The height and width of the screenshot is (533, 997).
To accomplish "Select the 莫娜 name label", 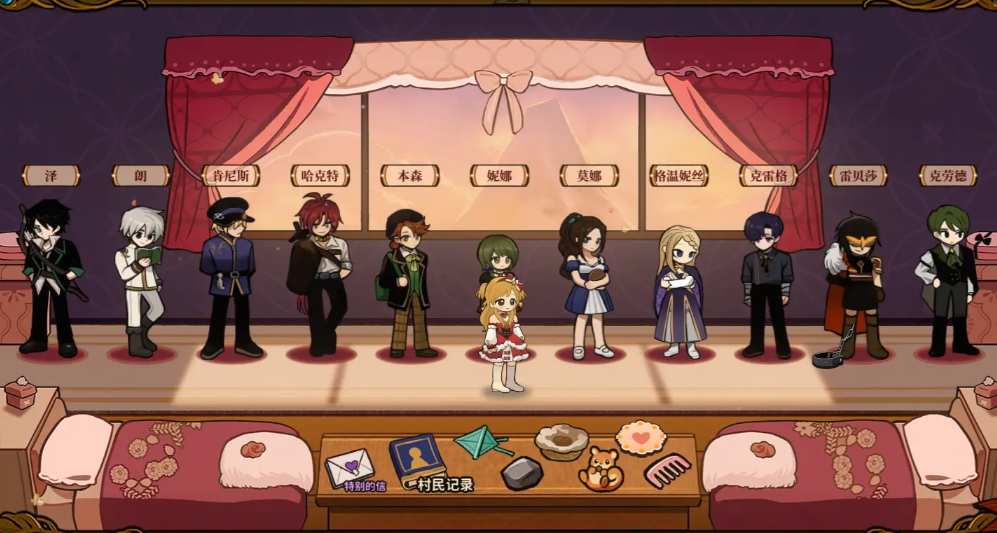I will tap(589, 176).
